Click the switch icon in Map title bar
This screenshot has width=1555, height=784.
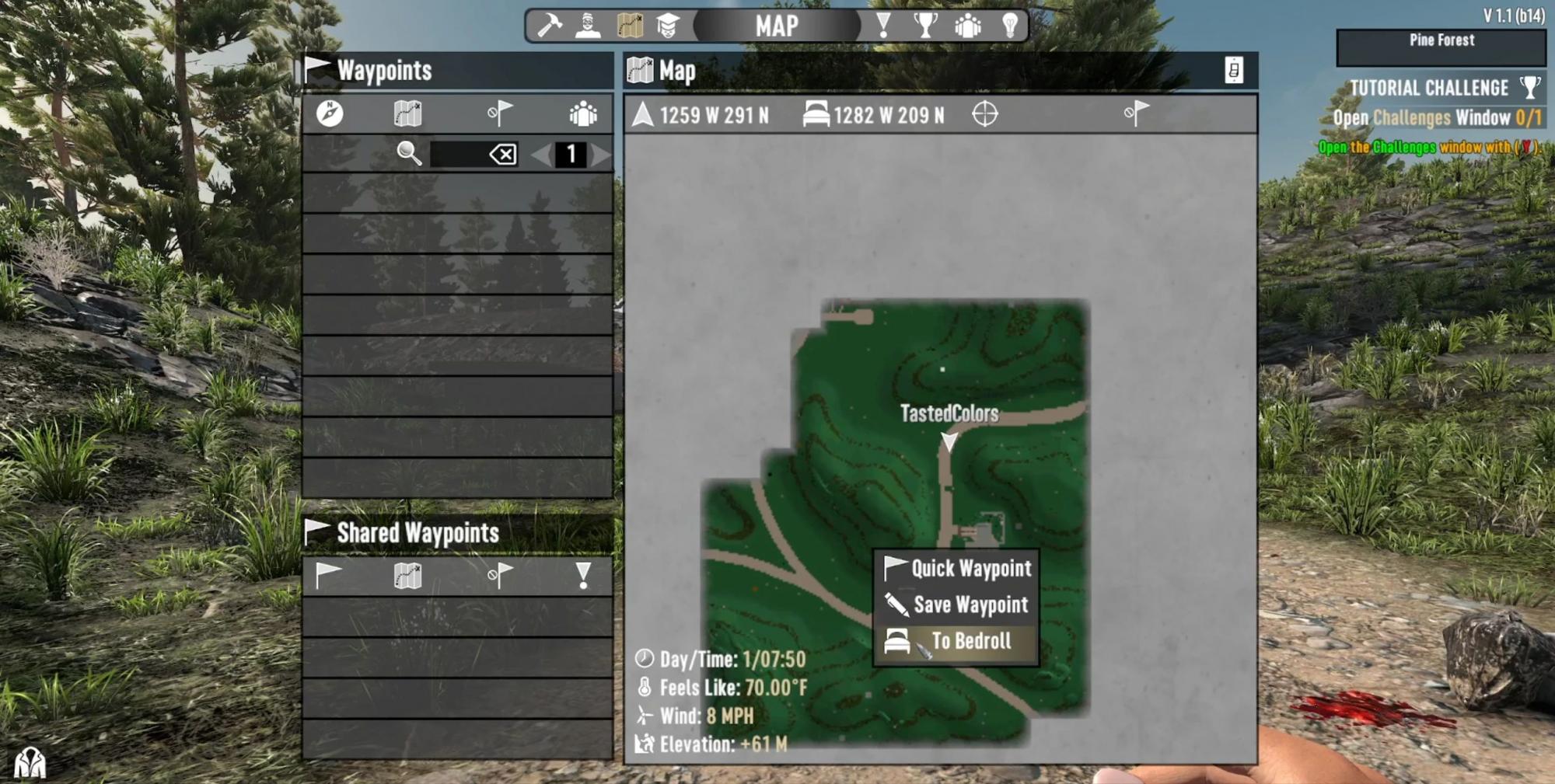(1234, 71)
